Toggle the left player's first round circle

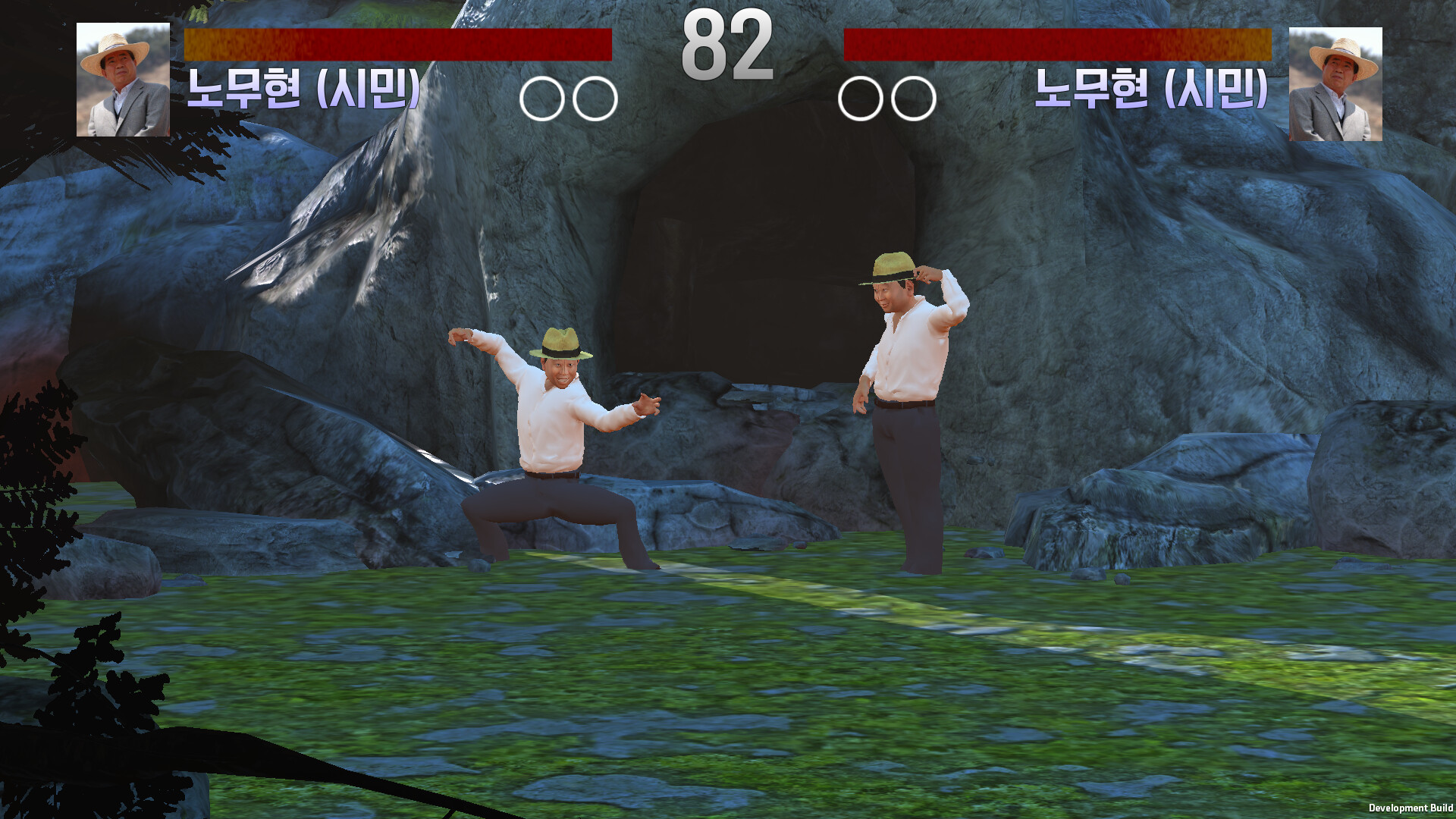point(542,96)
